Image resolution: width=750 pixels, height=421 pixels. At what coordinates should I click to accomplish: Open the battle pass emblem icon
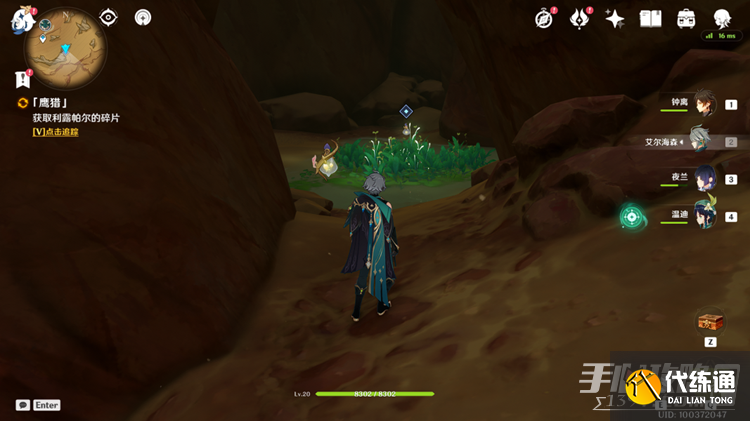pyautogui.click(x=580, y=19)
